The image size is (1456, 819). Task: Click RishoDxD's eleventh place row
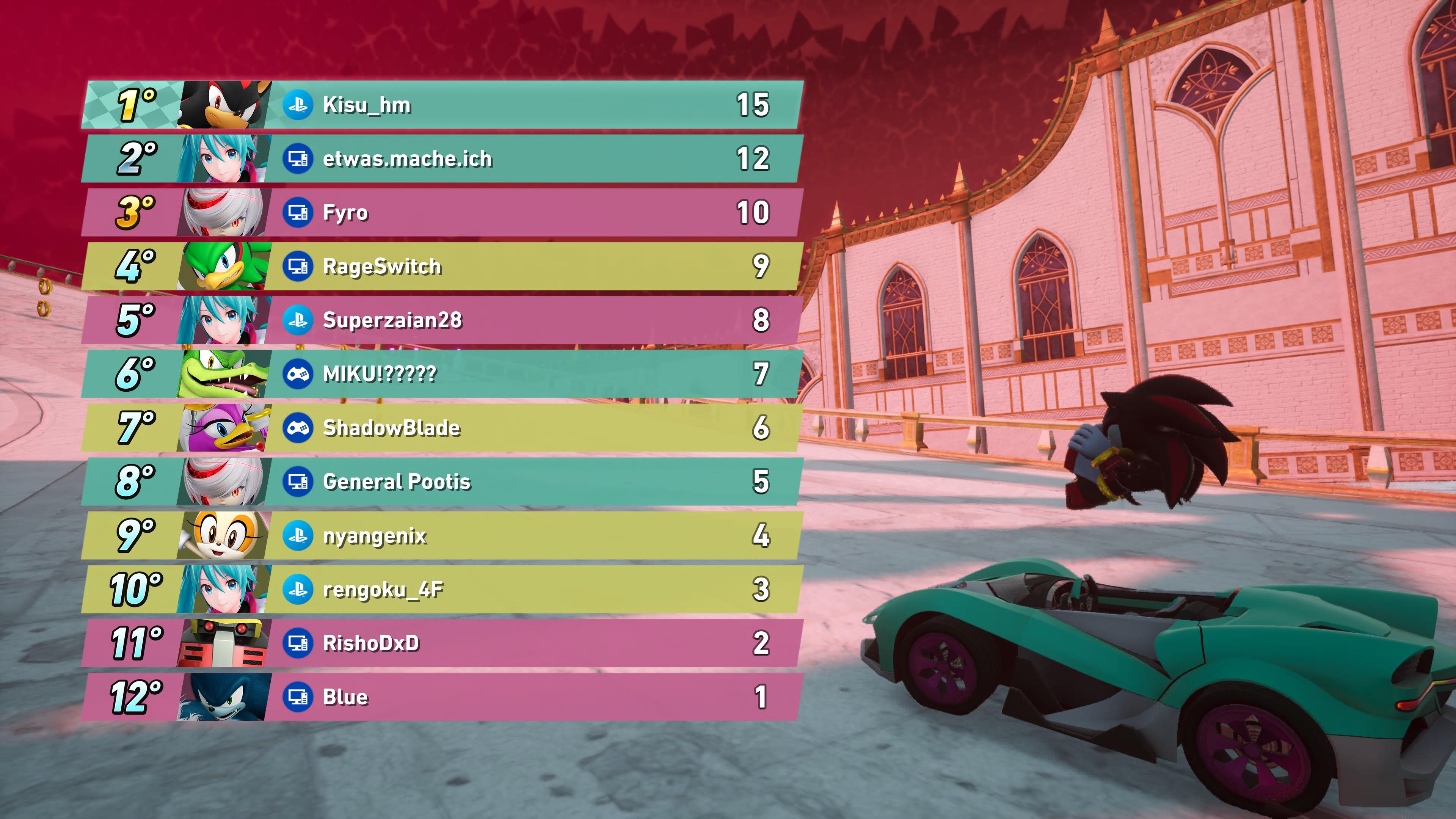(442, 643)
